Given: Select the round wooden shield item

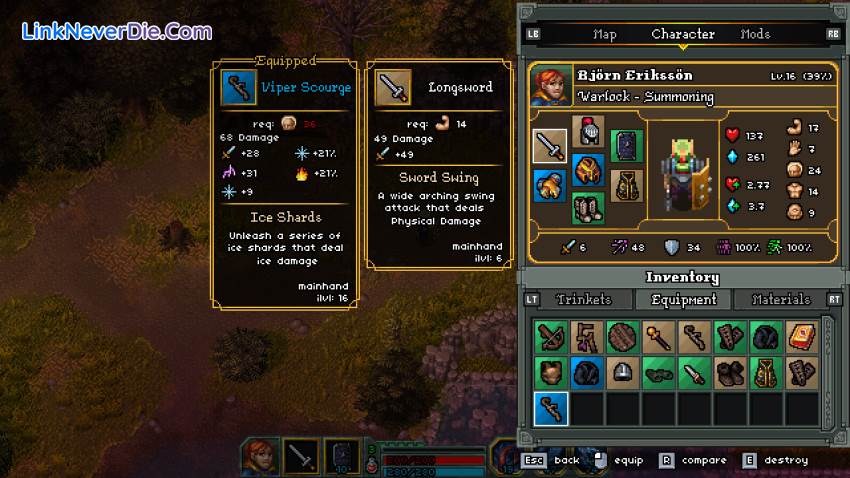Looking at the screenshot, I should click(x=622, y=337).
